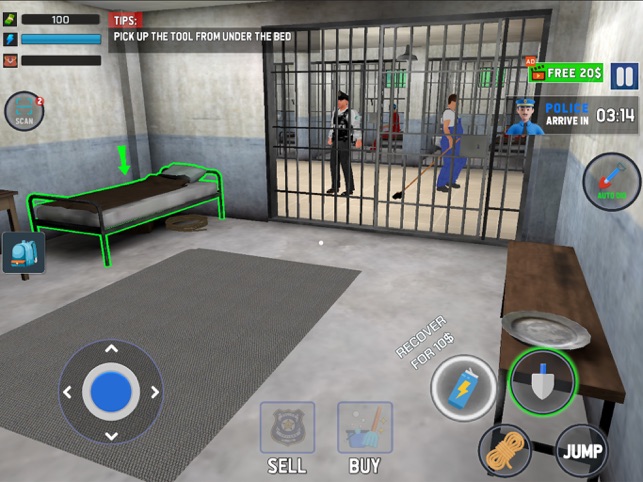Tap the blue virtual joystick center
Image resolution: width=643 pixels, height=482 pixels.
point(111,391)
